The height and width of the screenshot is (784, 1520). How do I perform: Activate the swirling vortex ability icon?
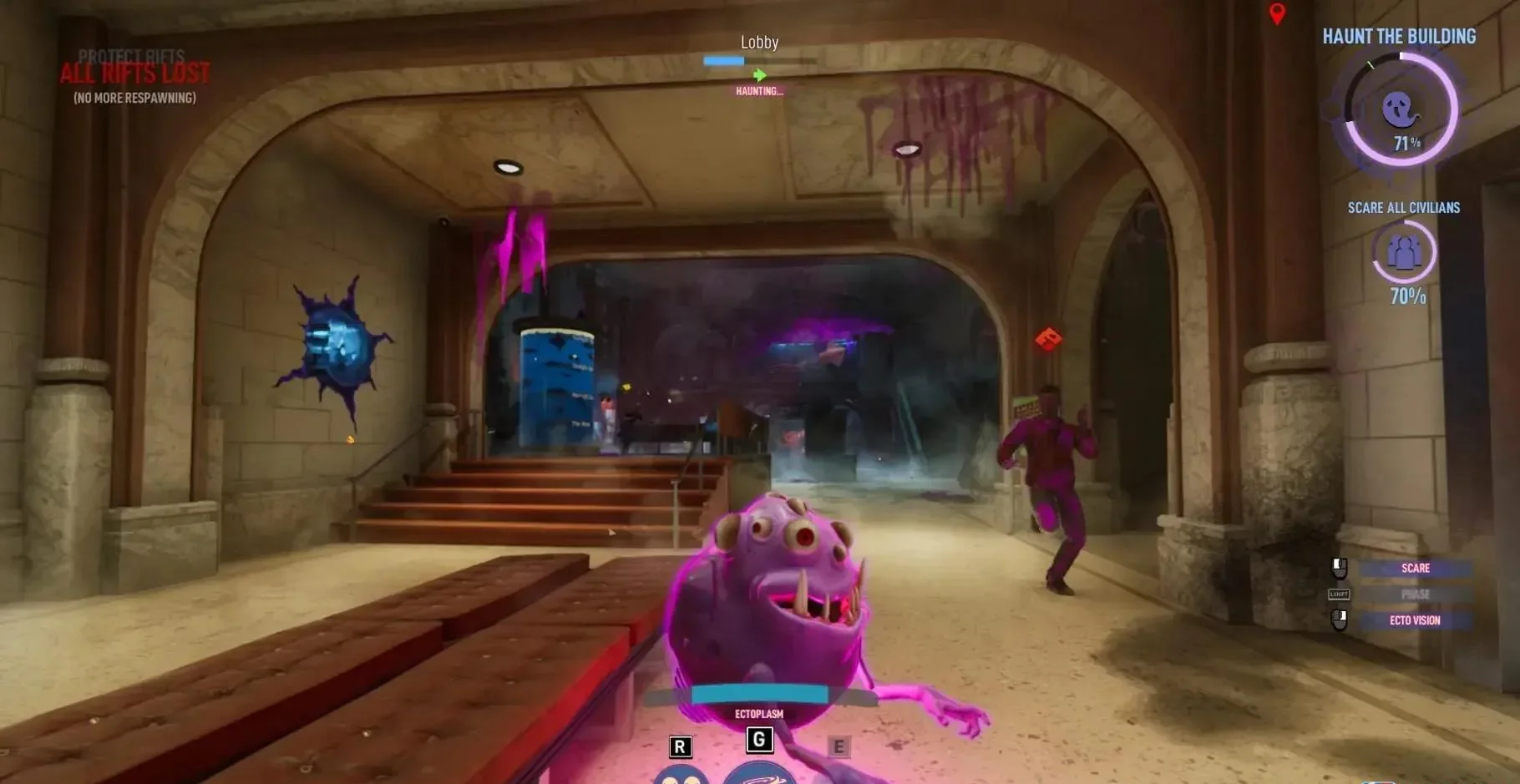(x=758, y=774)
